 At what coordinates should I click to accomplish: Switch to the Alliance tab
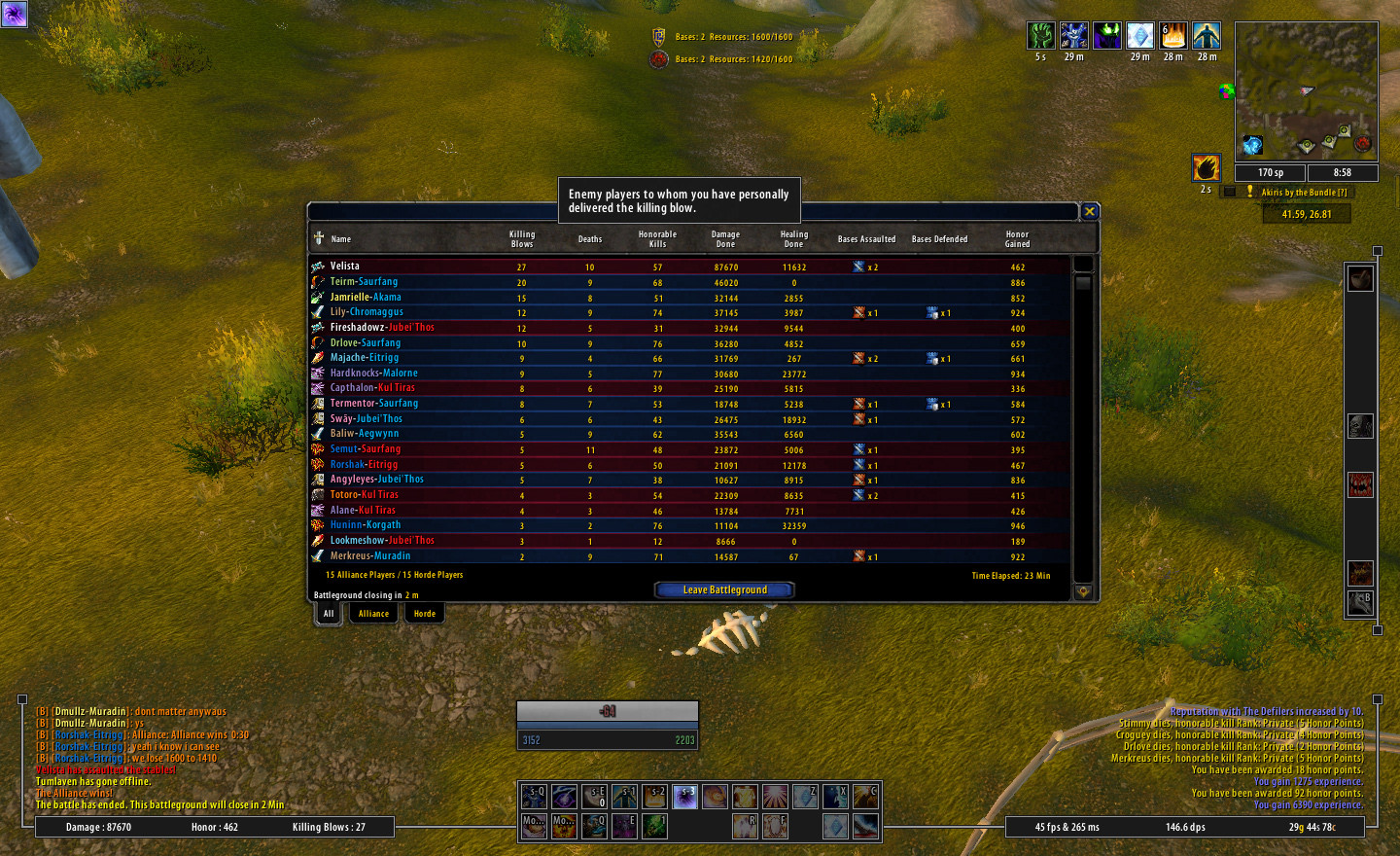coord(373,614)
